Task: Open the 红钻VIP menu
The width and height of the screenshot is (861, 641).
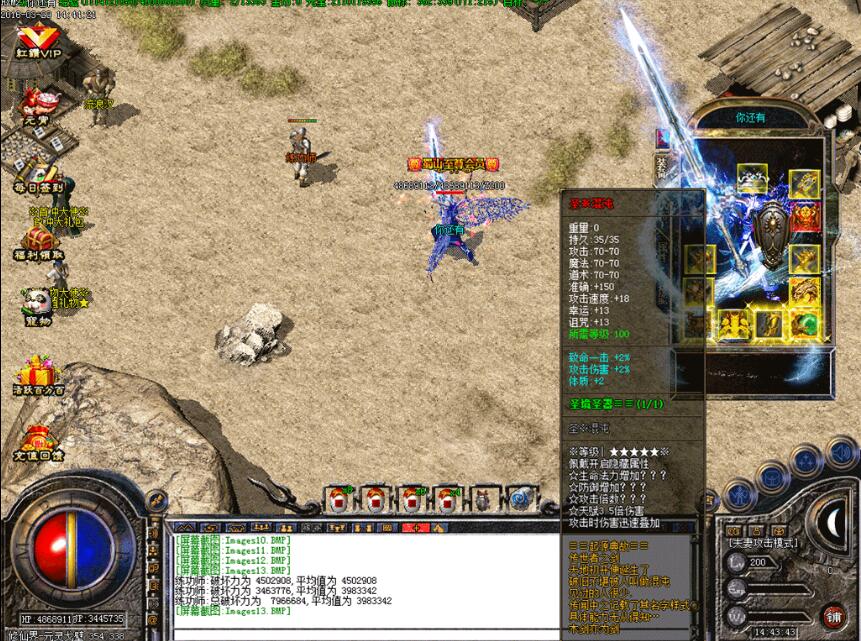Action: pyautogui.click(x=38, y=40)
